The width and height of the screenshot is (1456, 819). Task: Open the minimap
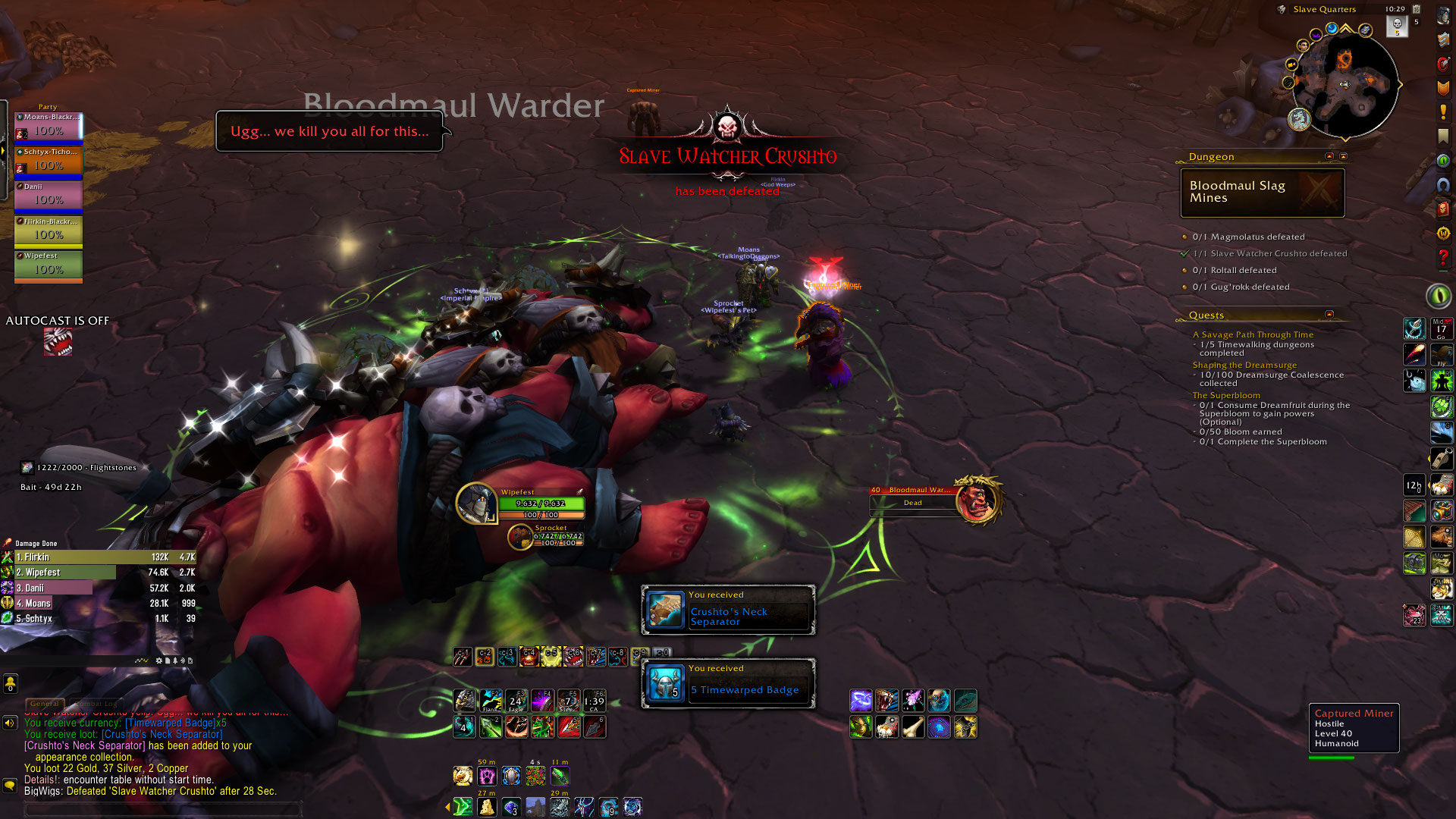1345,83
